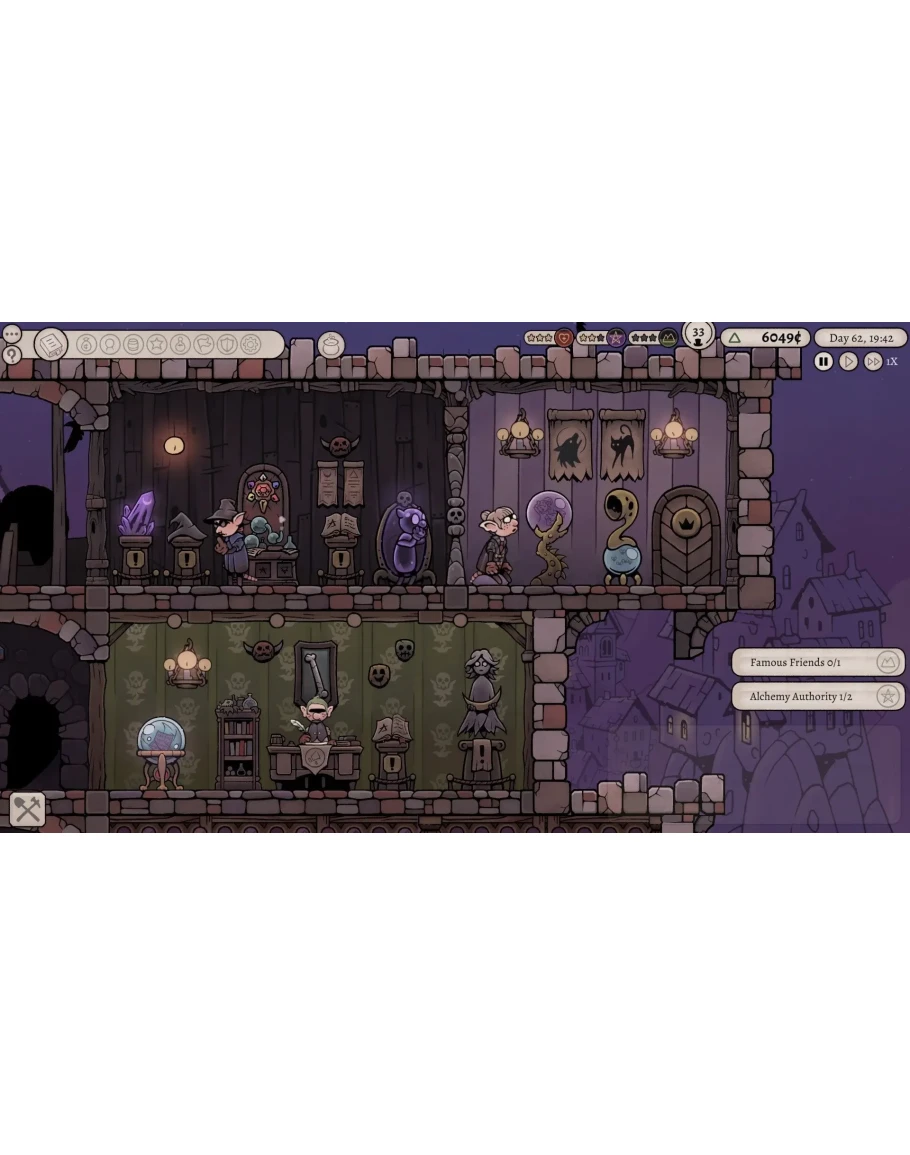The width and height of the screenshot is (910, 1155).
Task: Open the journal book icon
Action: click(50, 345)
